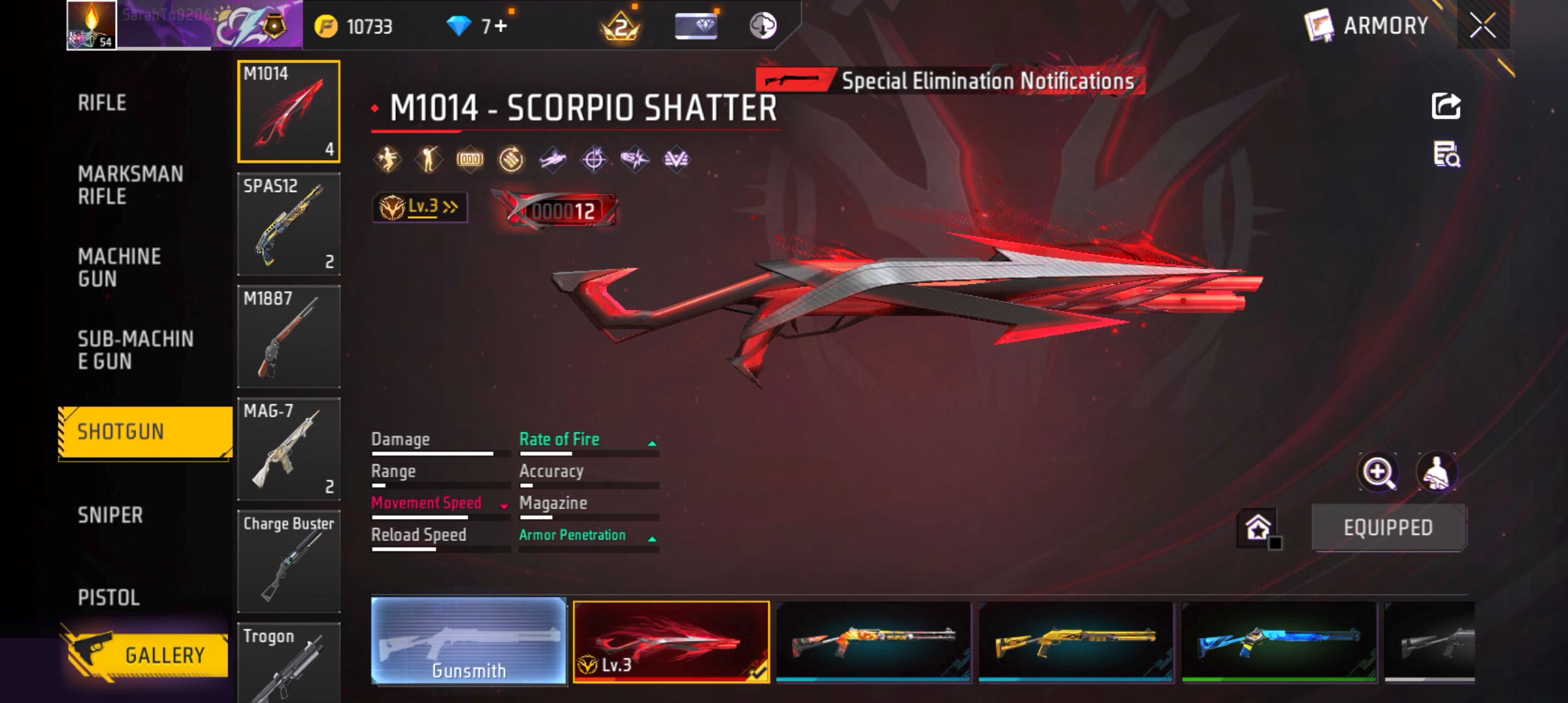Click the EQUIPPED button
This screenshot has height=703, width=1568.
(x=1388, y=527)
